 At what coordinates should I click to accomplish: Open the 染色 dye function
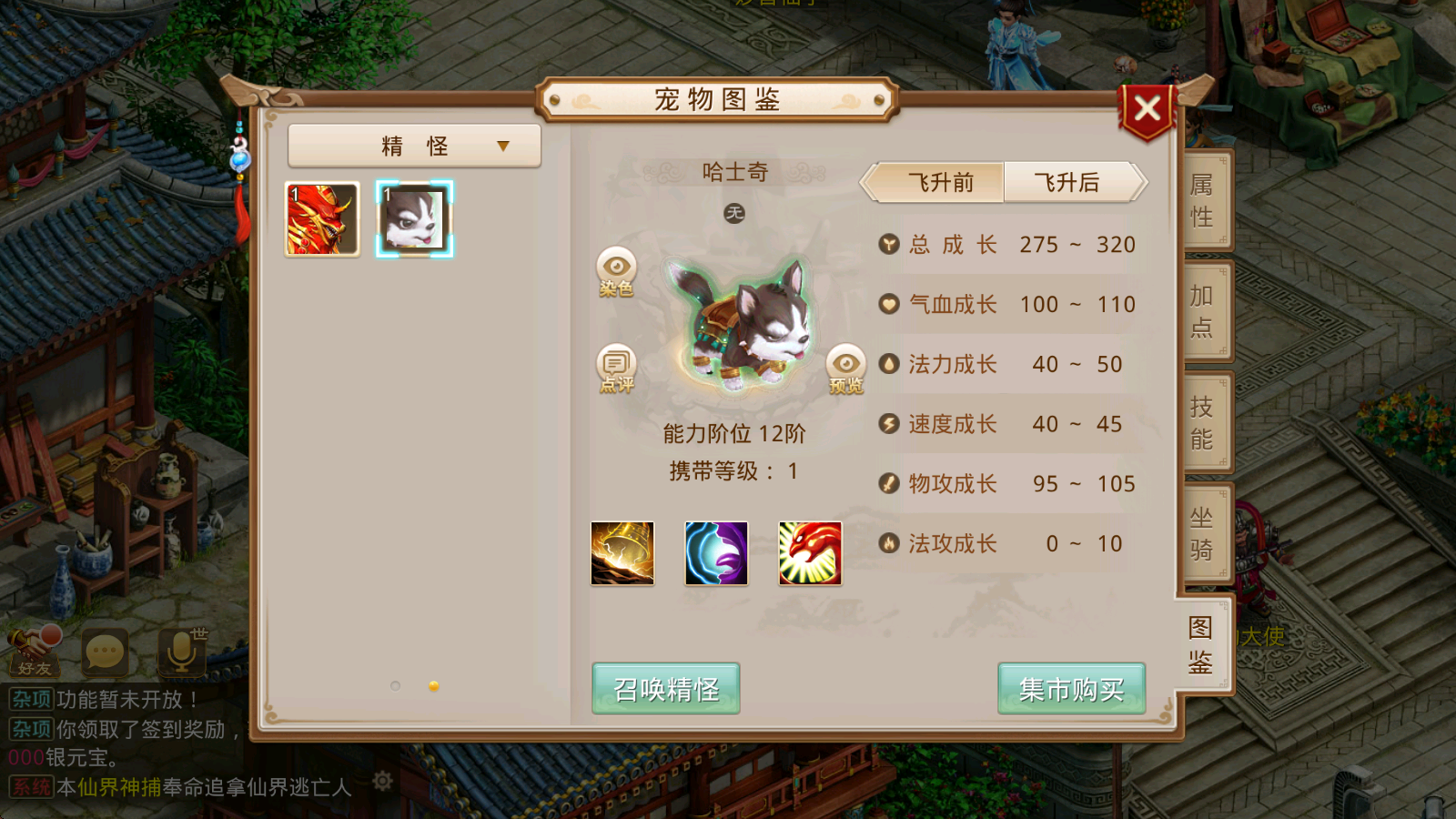(x=618, y=272)
